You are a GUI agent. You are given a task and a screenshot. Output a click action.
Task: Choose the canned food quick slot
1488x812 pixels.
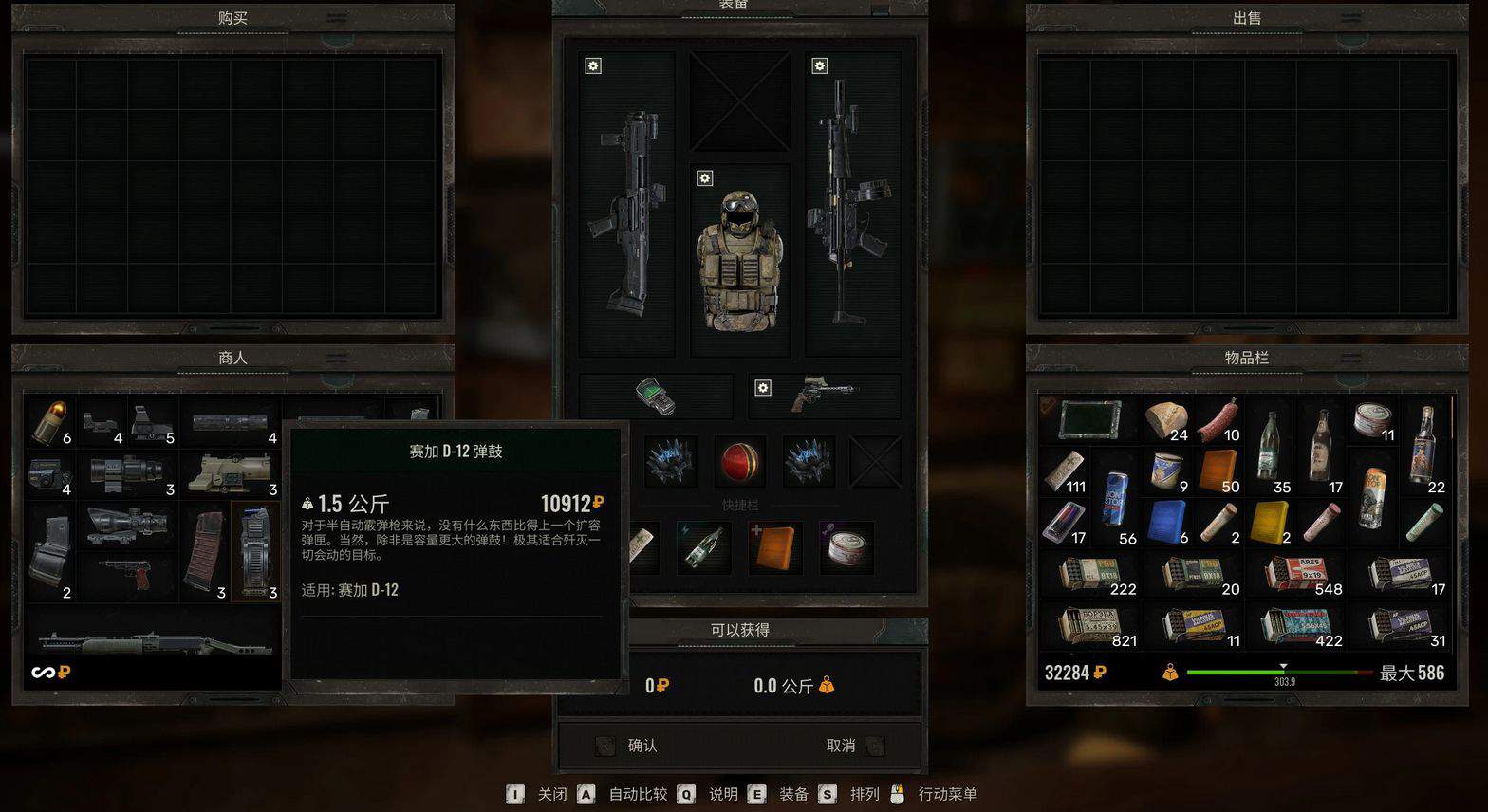point(846,547)
